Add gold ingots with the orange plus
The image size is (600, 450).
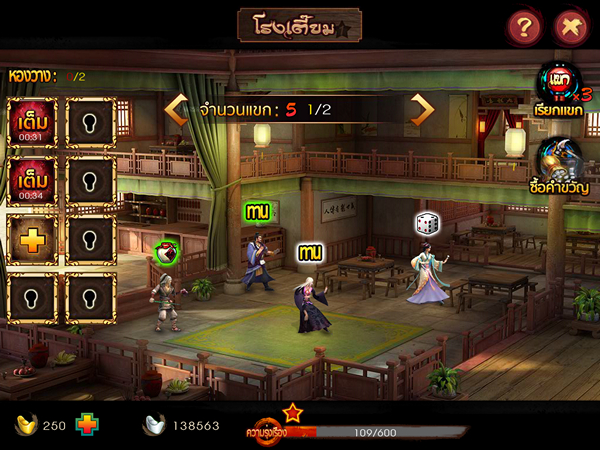[x=88, y=424]
